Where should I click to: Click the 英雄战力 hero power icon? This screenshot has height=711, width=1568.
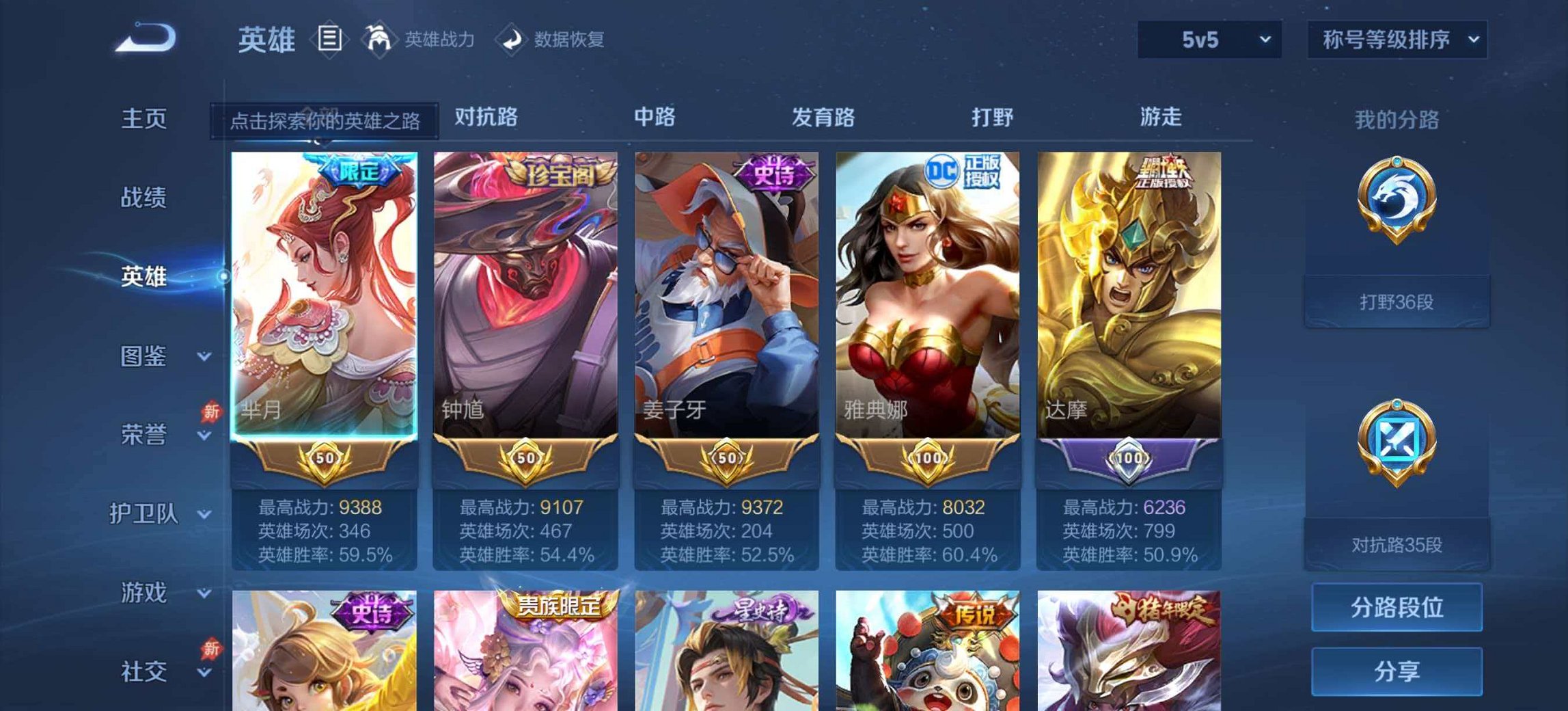click(x=381, y=39)
